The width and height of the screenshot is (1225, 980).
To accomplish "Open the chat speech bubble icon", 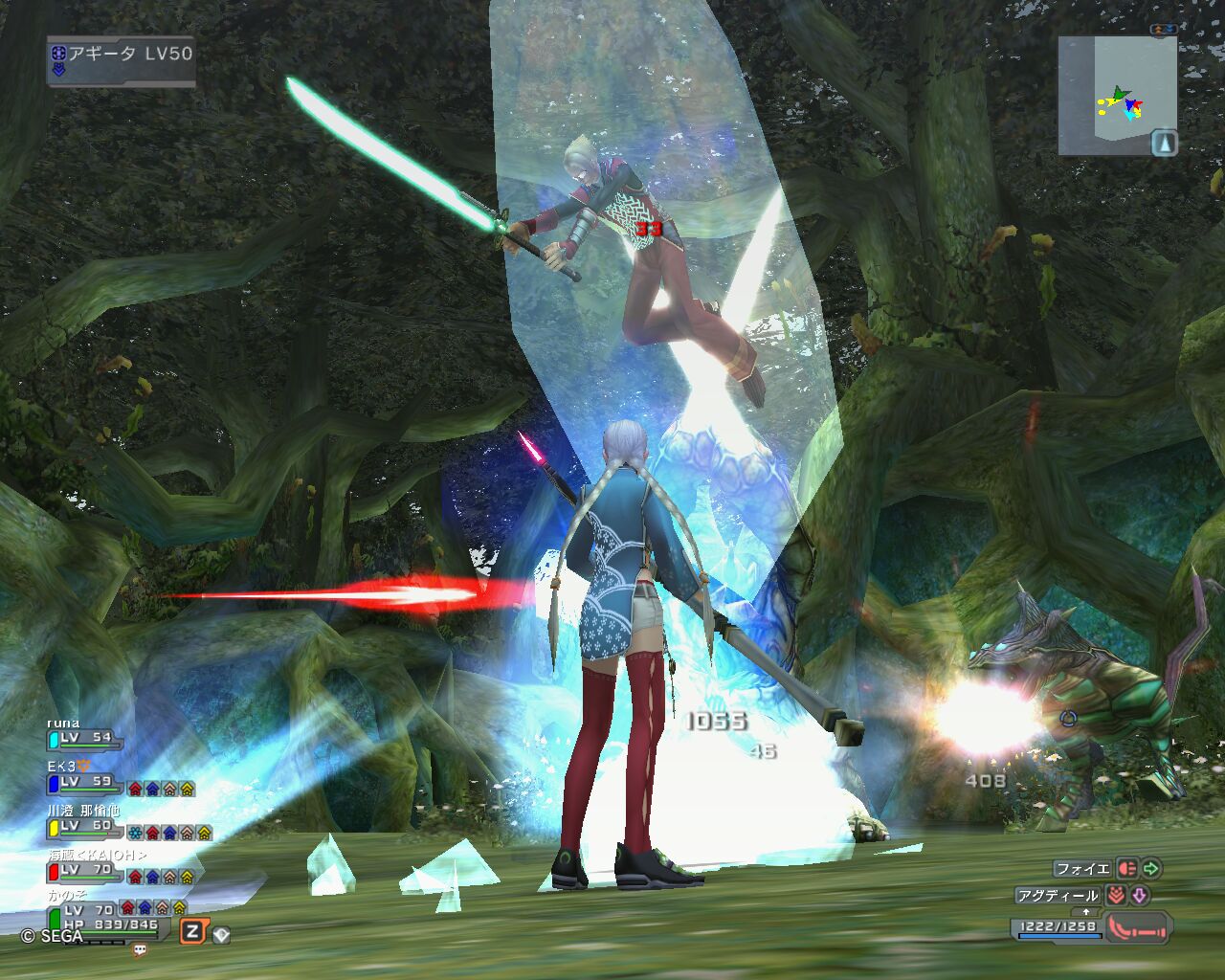I will coord(140,950).
